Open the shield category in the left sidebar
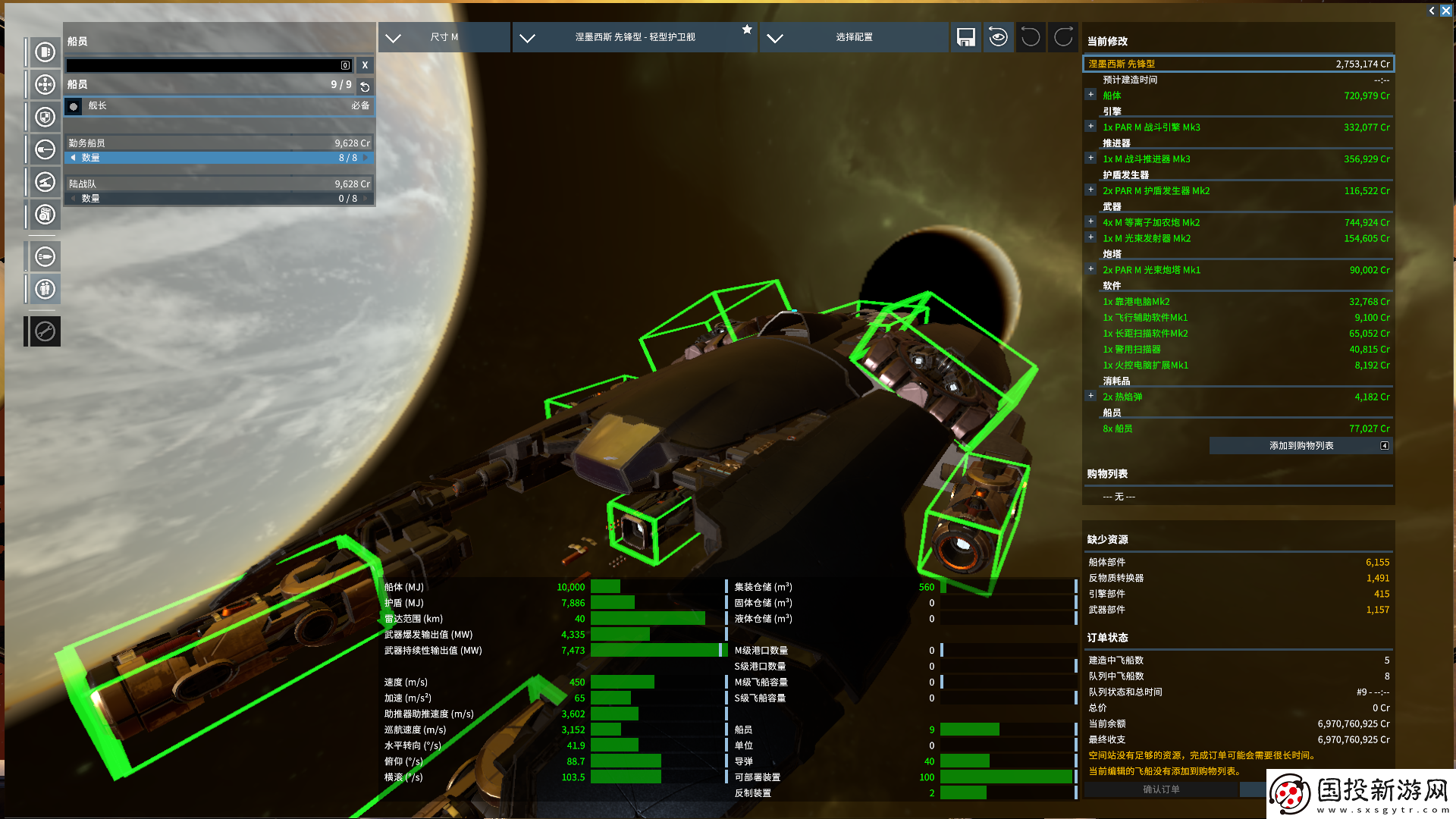The width and height of the screenshot is (1456, 819). 45,117
